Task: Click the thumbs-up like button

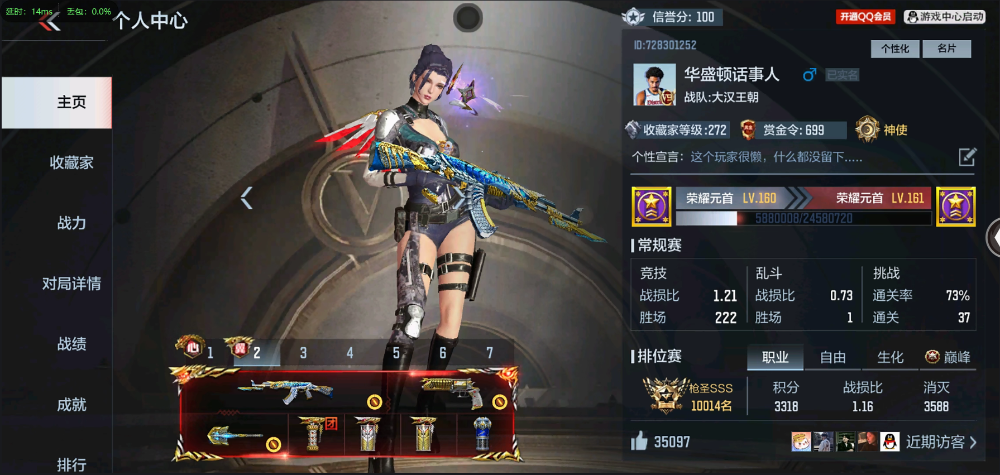Action: click(640, 441)
